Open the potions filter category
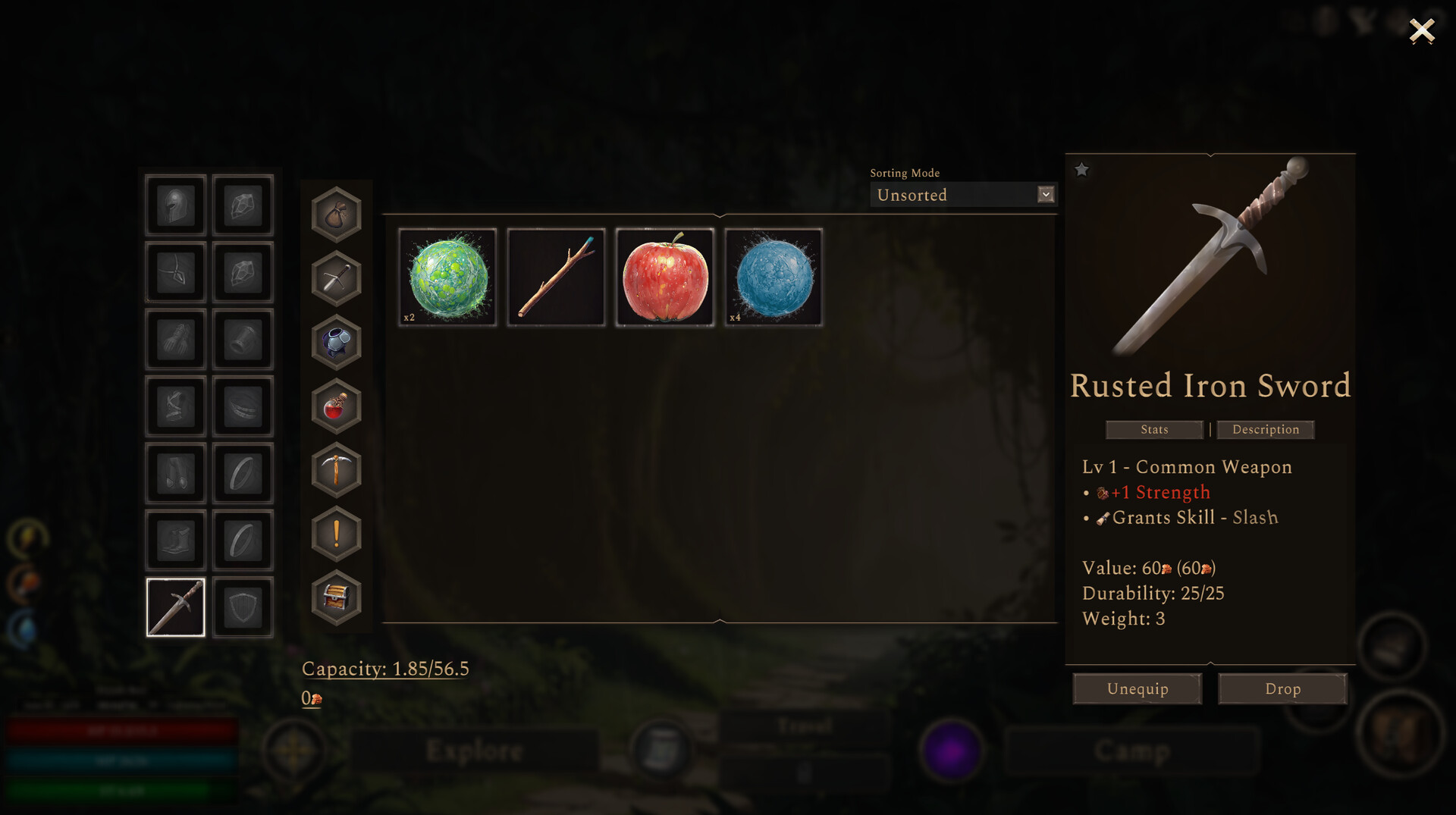1456x815 pixels. (x=336, y=407)
